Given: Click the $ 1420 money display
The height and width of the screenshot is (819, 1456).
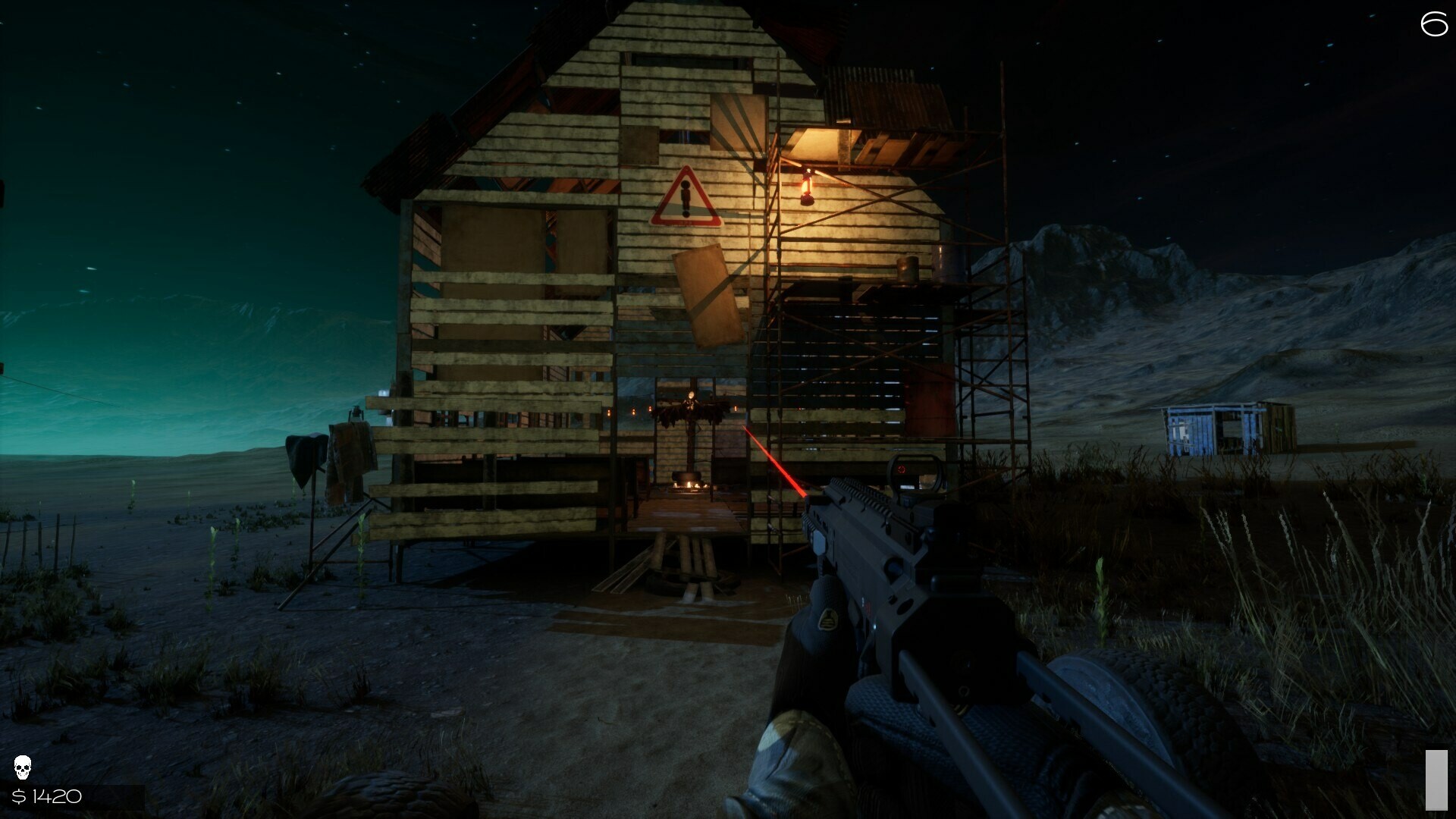Looking at the screenshot, I should point(47,797).
